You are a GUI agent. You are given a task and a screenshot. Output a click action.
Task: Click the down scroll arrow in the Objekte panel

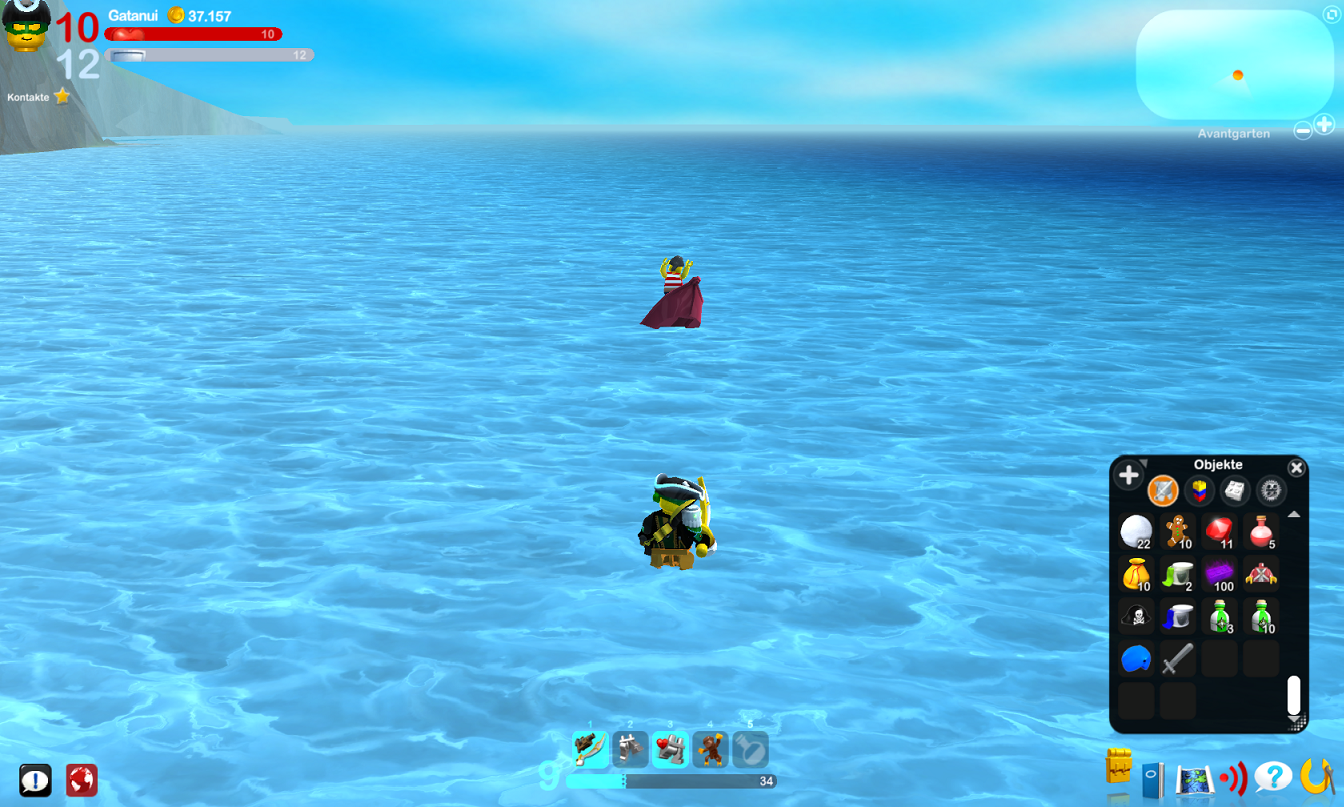(x=1294, y=721)
